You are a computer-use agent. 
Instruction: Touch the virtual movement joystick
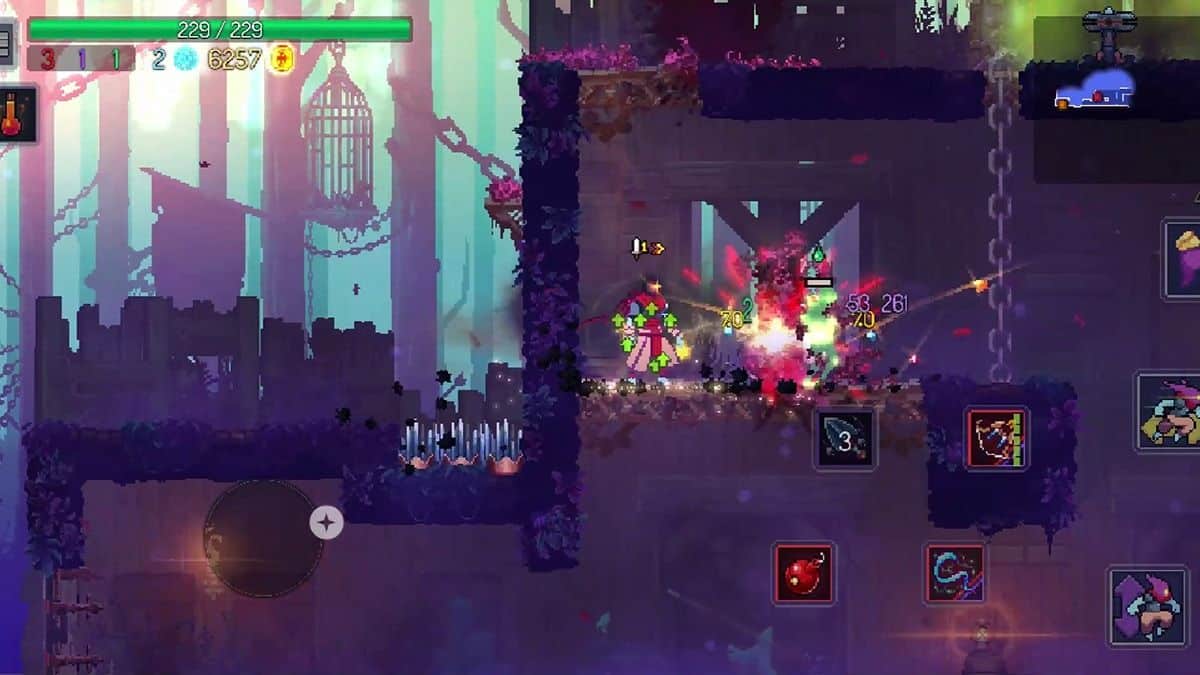[x=263, y=538]
